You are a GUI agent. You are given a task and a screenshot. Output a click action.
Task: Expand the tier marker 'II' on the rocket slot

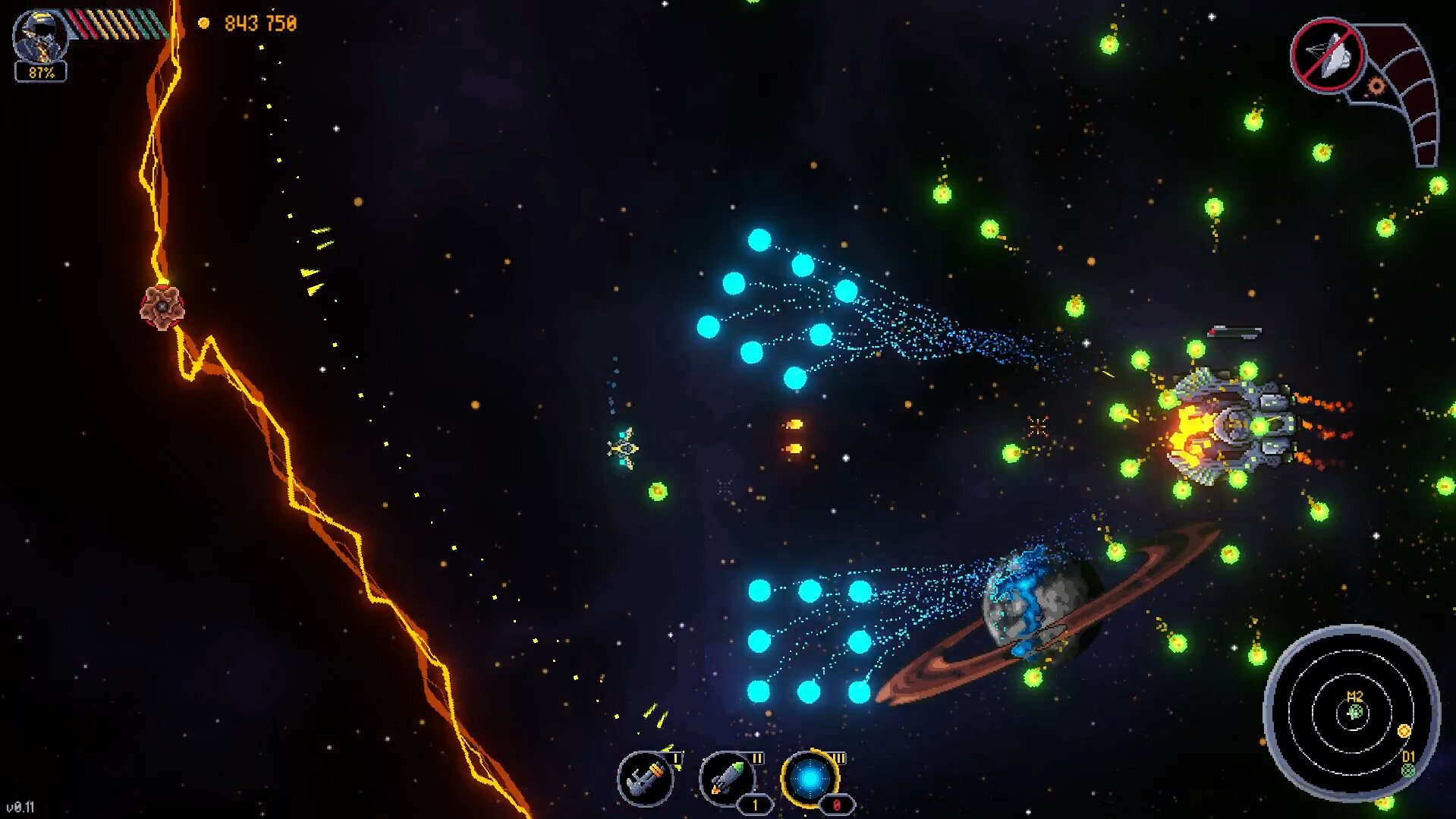tap(757, 758)
